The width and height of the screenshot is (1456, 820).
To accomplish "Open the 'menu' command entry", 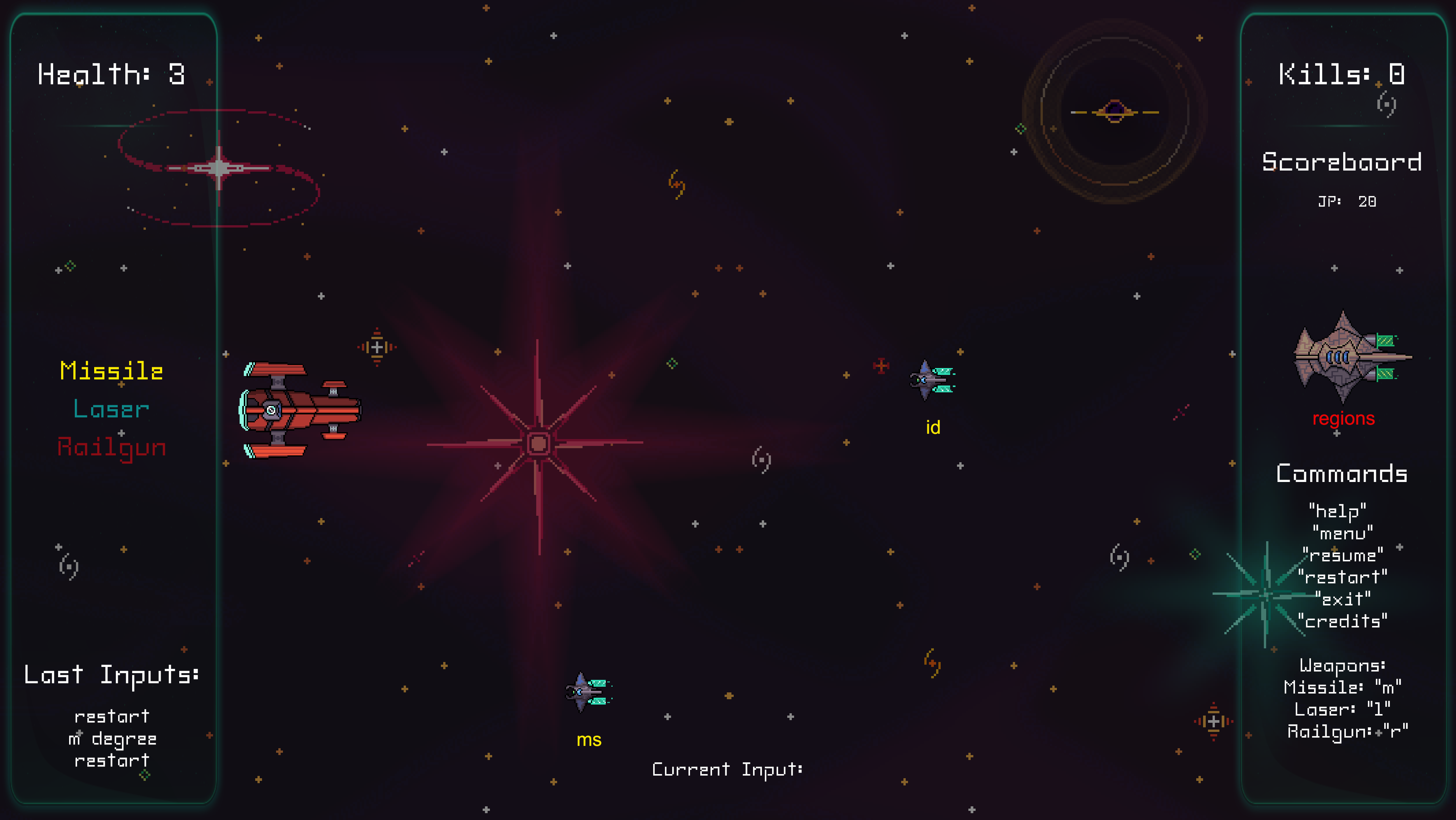I will point(1343,532).
